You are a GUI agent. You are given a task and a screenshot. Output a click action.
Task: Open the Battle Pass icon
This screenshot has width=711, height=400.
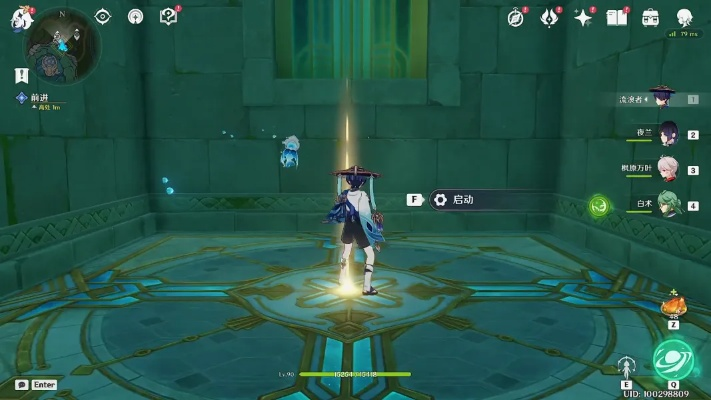[x=549, y=17]
